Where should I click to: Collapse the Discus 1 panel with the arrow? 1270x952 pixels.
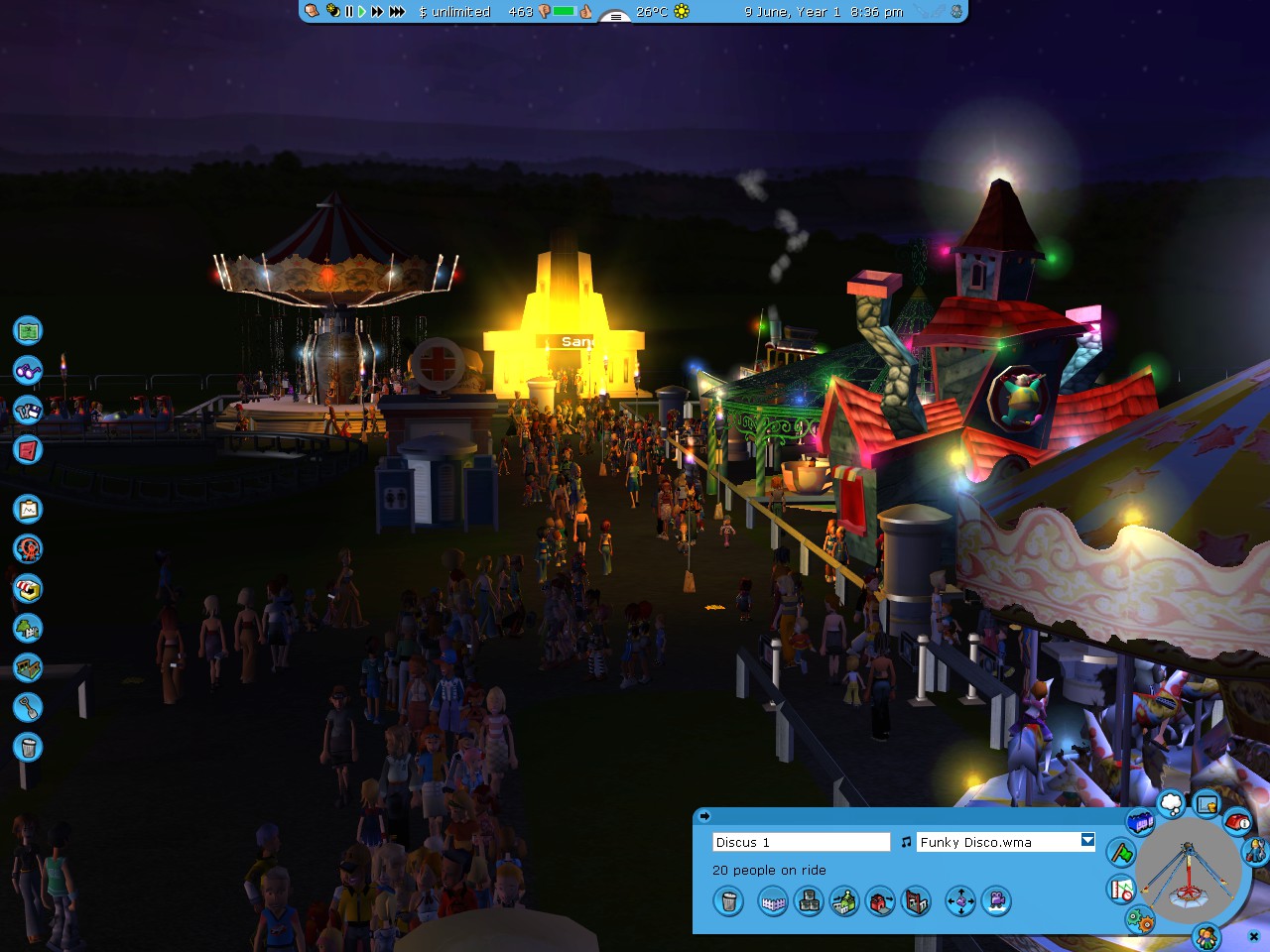point(705,816)
